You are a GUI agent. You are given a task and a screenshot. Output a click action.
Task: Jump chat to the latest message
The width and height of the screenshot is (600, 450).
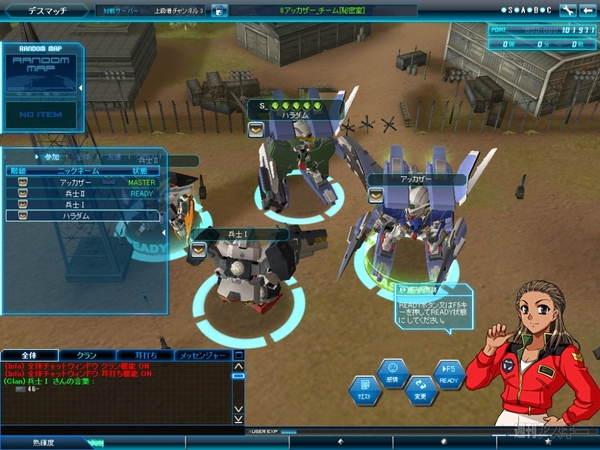pyautogui.click(x=237, y=417)
